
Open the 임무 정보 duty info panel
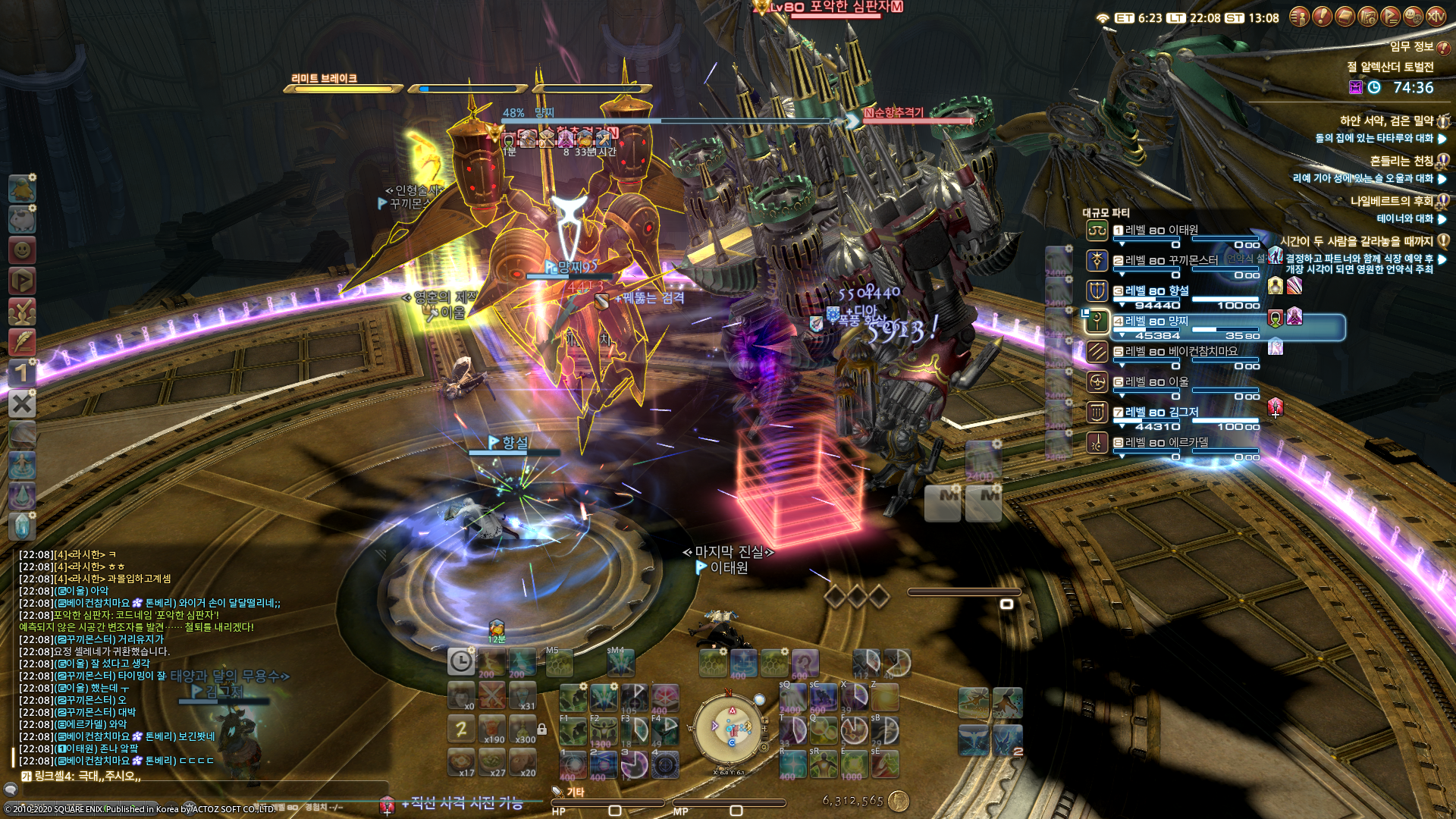(1412, 46)
